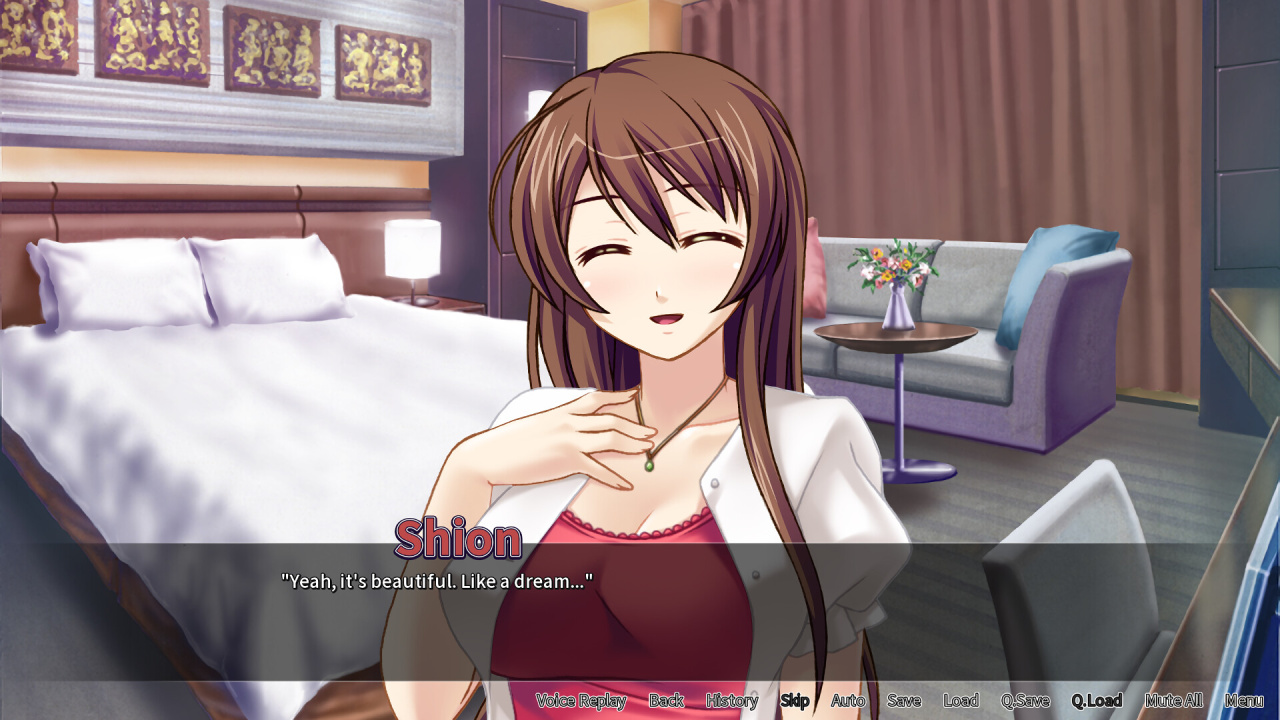This screenshot has width=1280, height=720.
Task: Enable Auto text advance
Action: coord(848,701)
